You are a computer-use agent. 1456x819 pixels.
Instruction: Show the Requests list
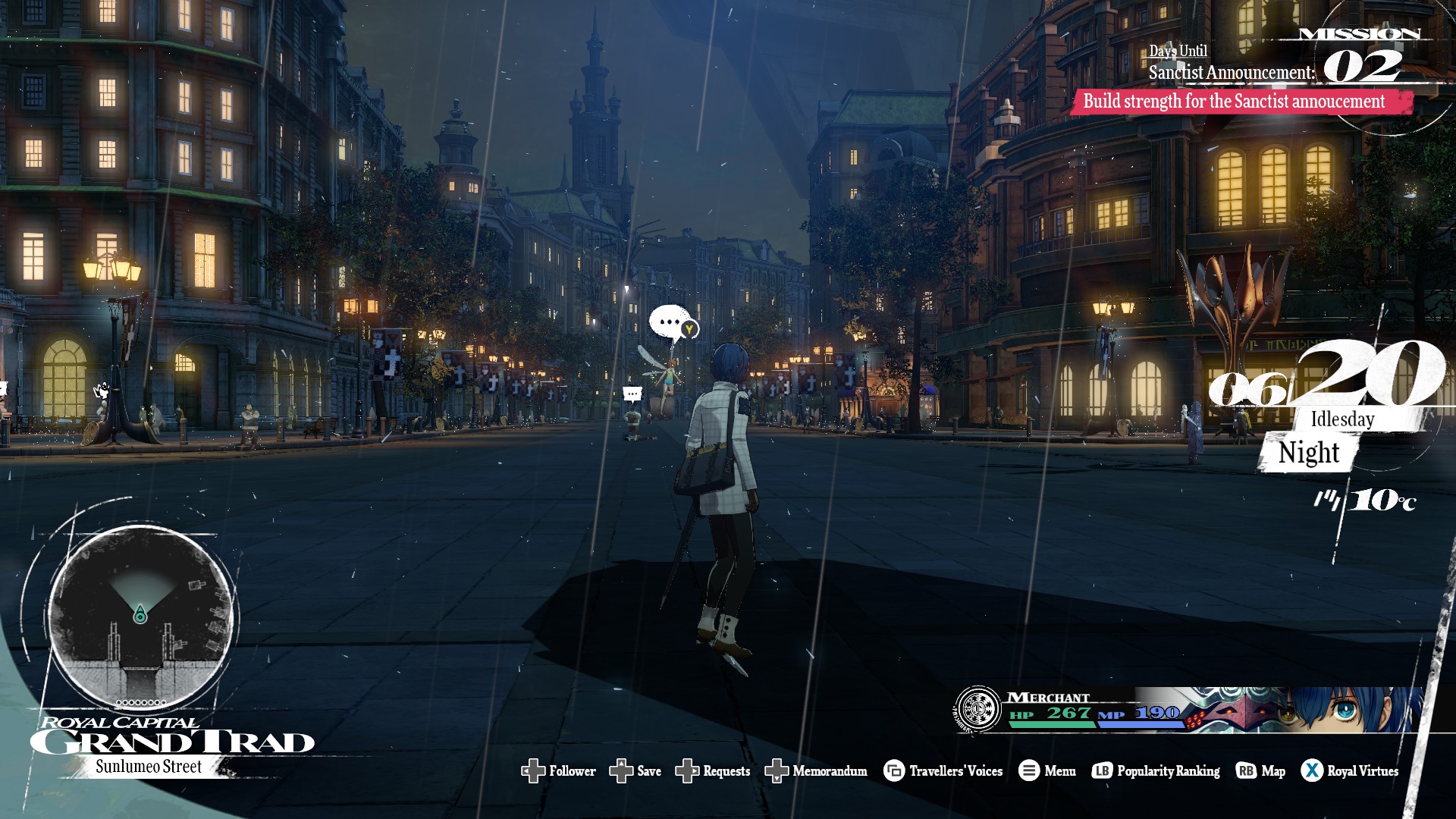coord(713,771)
